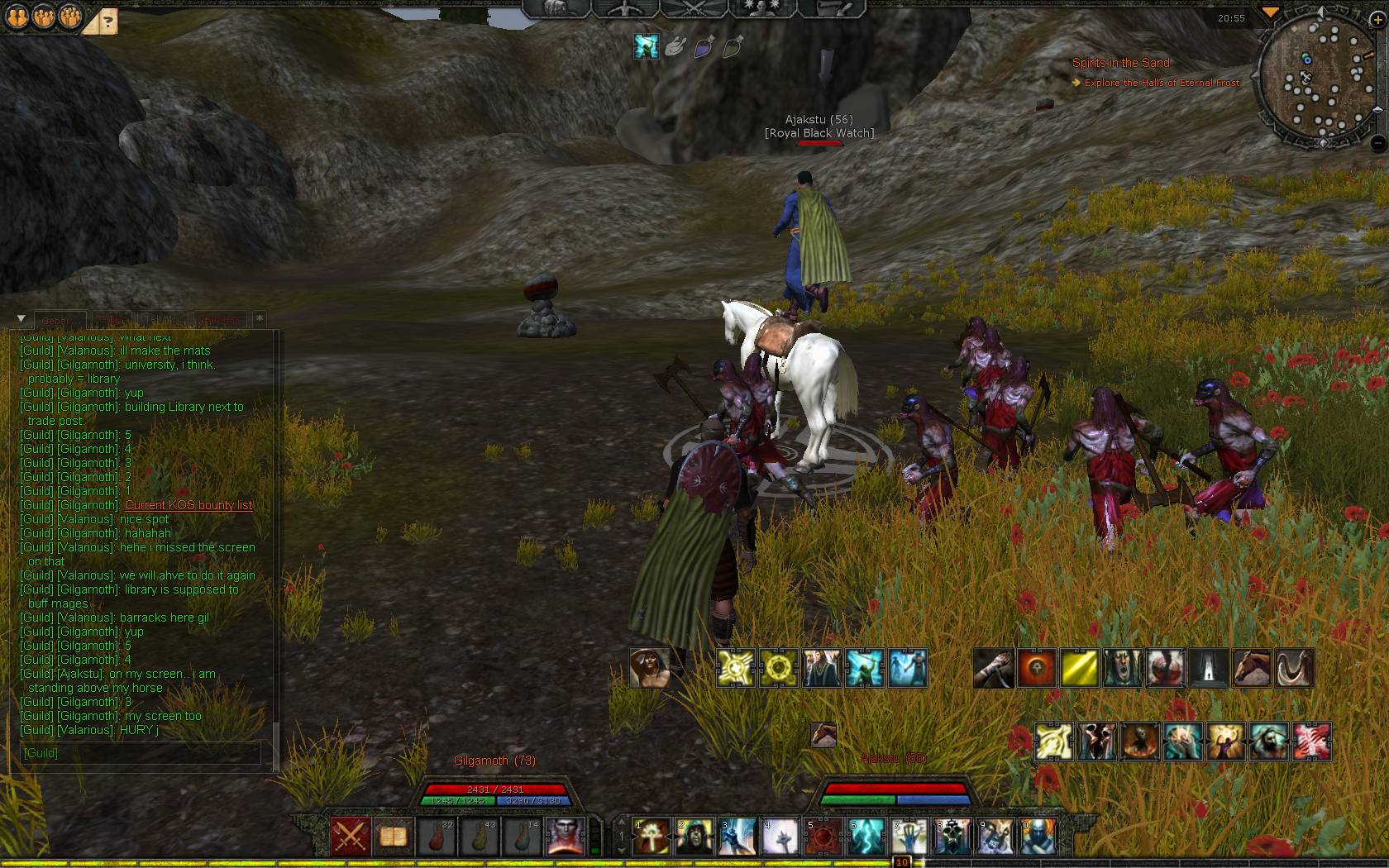The height and width of the screenshot is (868, 1389).
Task: Use the blue potion stack of 14
Action: point(522,836)
